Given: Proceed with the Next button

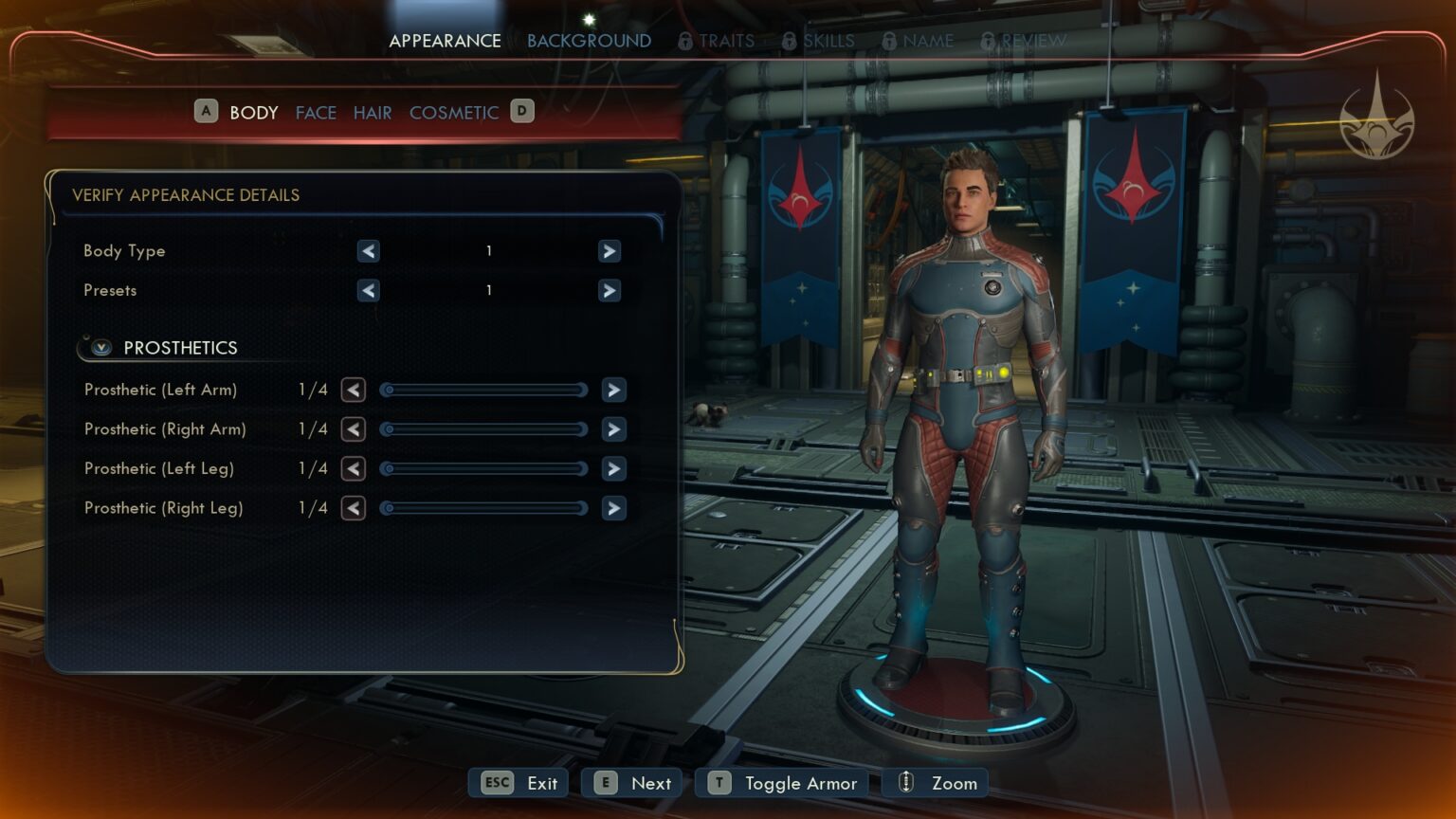Looking at the screenshot, I should 631,783.
